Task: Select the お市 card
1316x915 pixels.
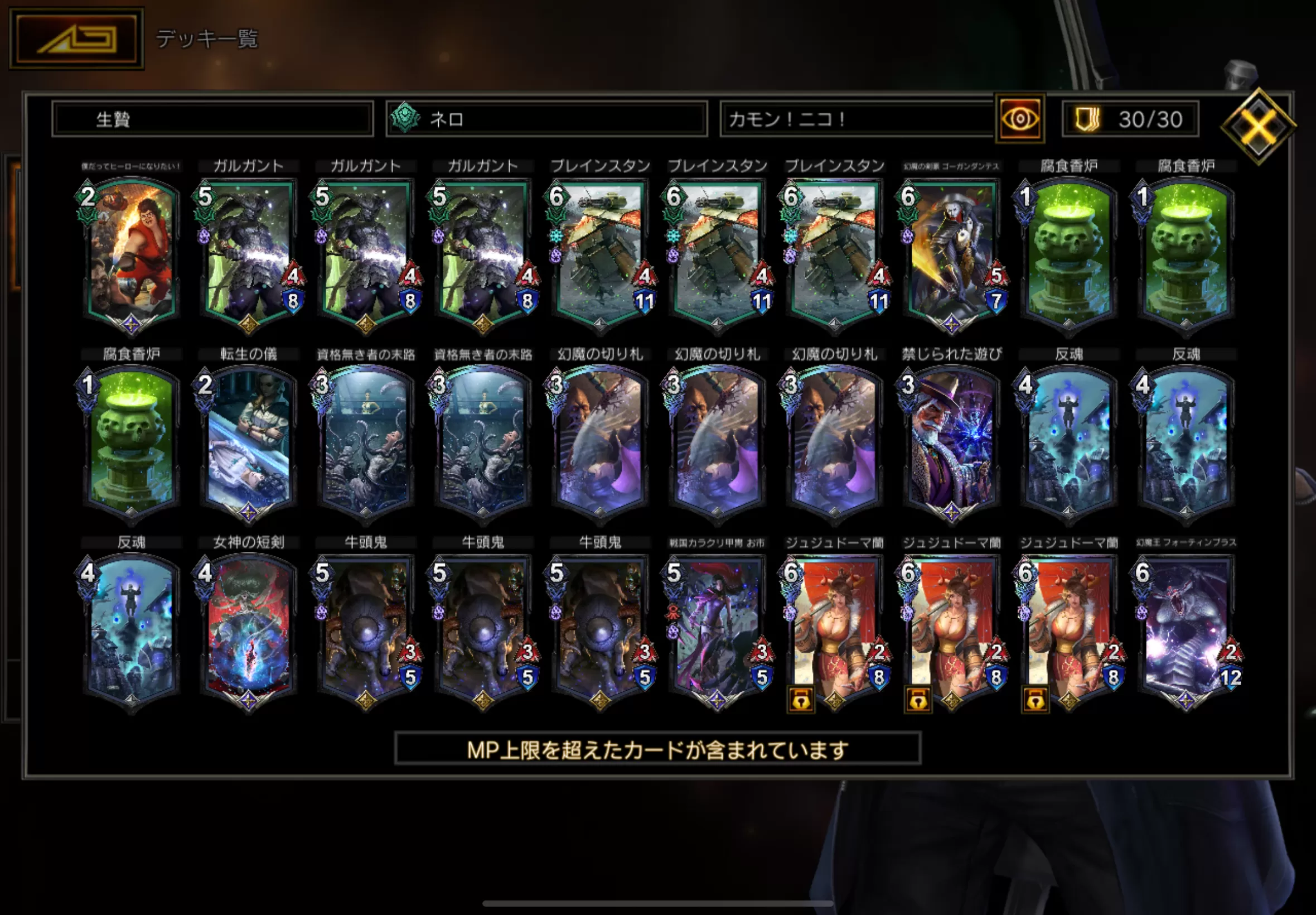Action: point(717,631)
